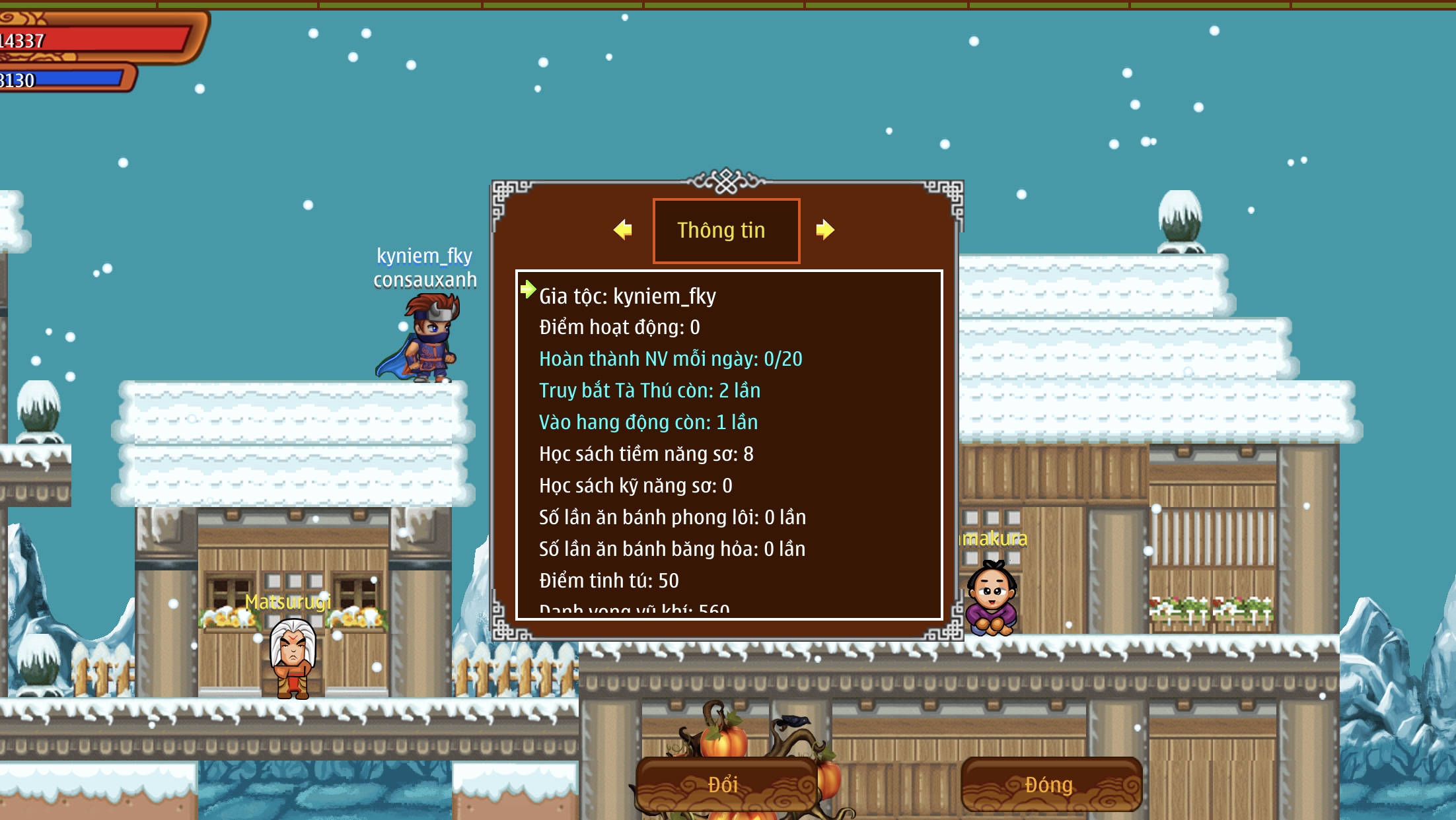The image size is (1456, 820).
Task: Pick the Điểm tinh tú row
Action: tap(608, 581)
